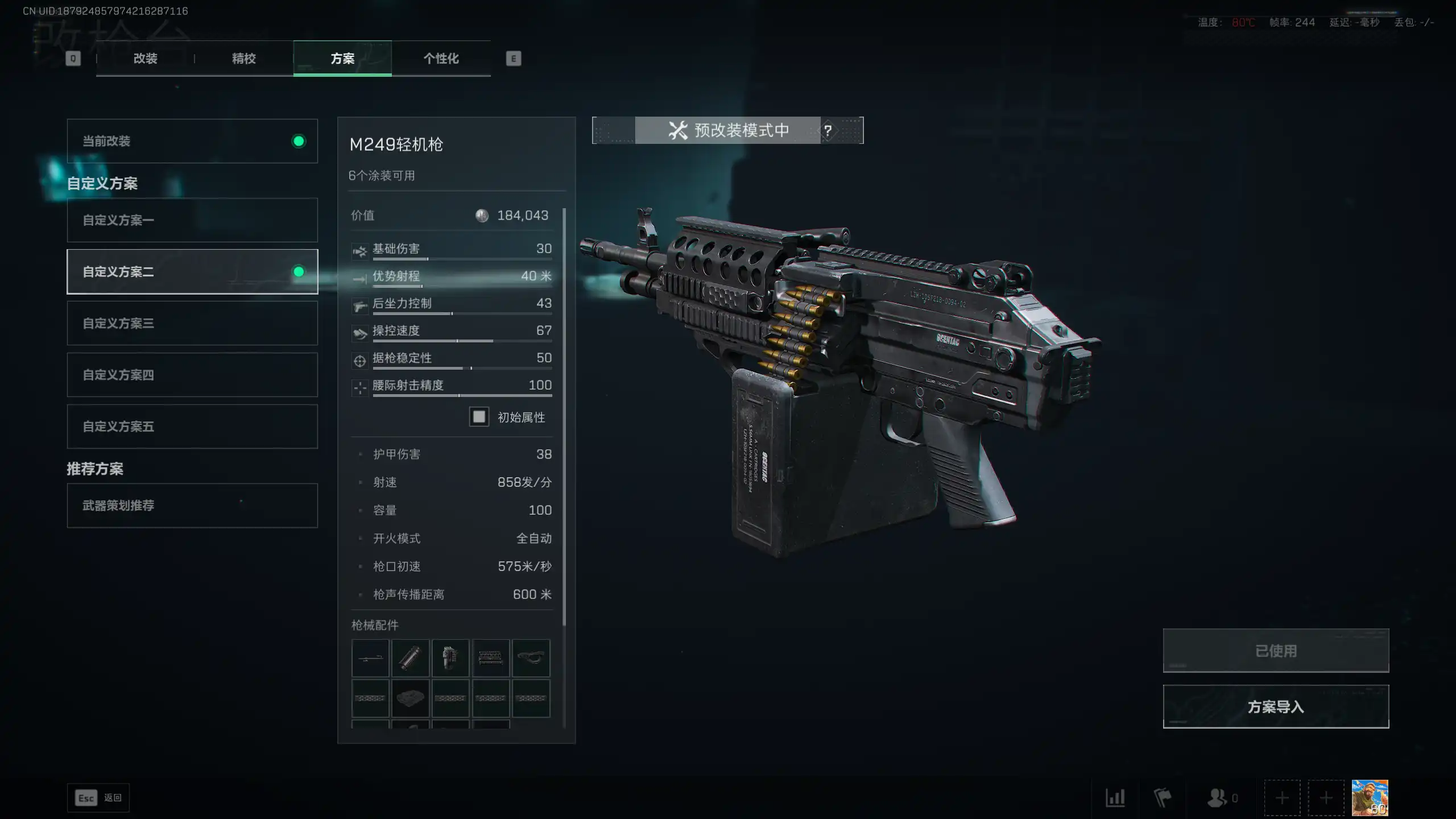Open the 精校 tab
Screen dimensions: 1456x819
tap(243, 59)
